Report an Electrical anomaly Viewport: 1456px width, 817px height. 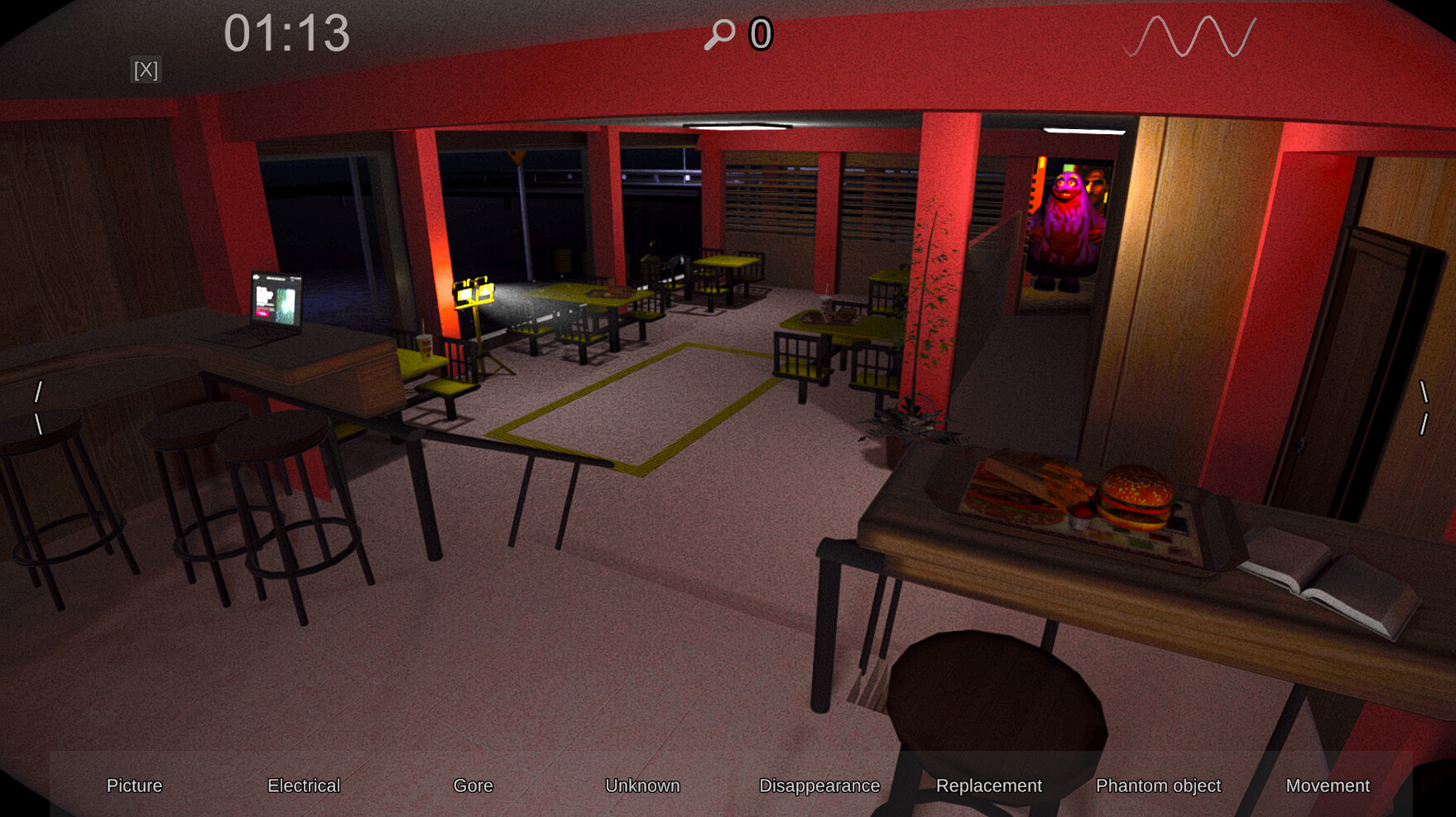pos(303,786)
